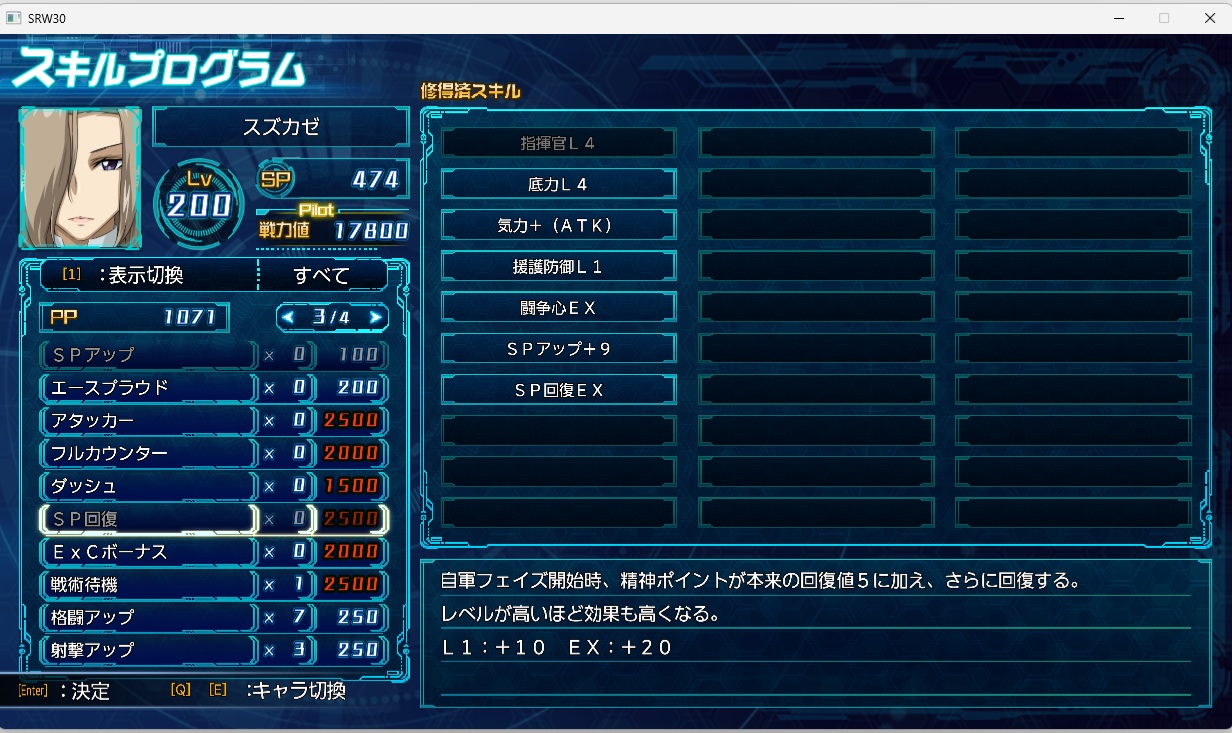Go to the next skill list page

click(376, 318)
